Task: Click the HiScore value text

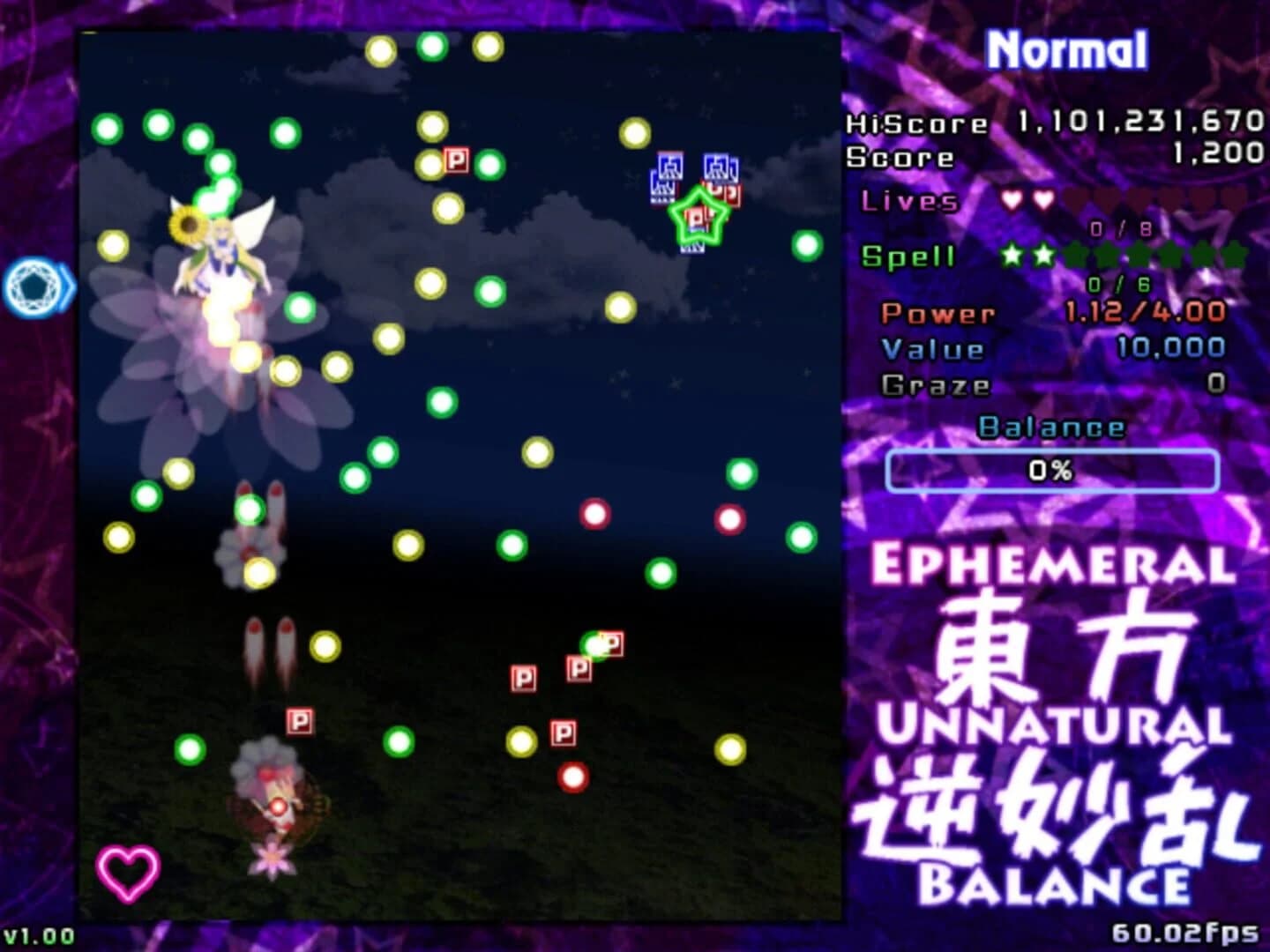Action: pyautogui.click(x=1138, y=123)
